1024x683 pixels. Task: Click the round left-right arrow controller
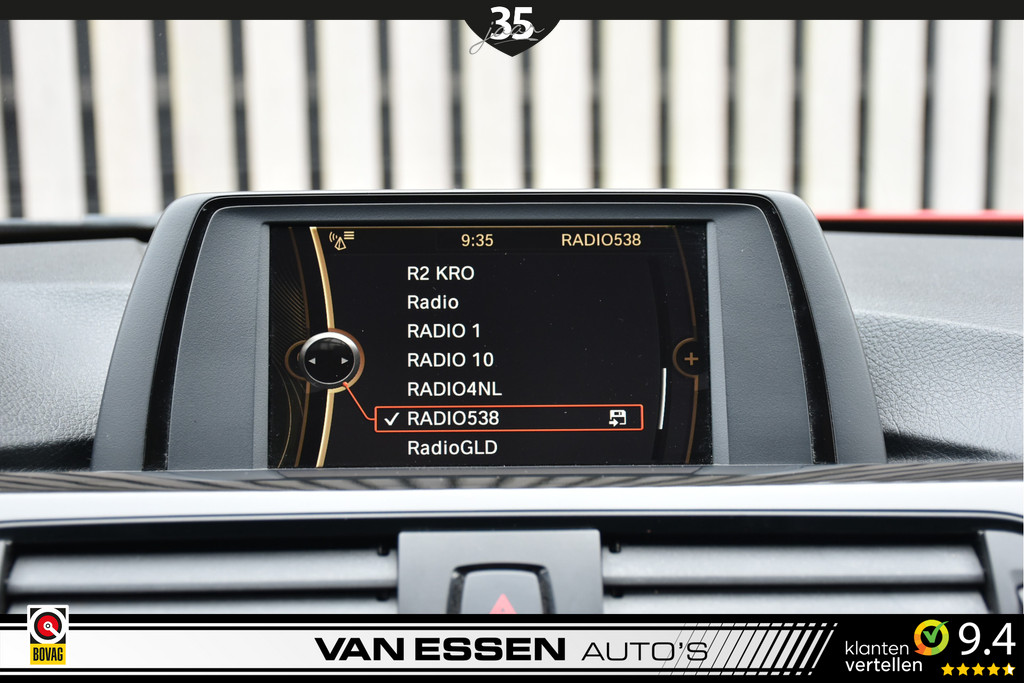click(x=328, y=360)
